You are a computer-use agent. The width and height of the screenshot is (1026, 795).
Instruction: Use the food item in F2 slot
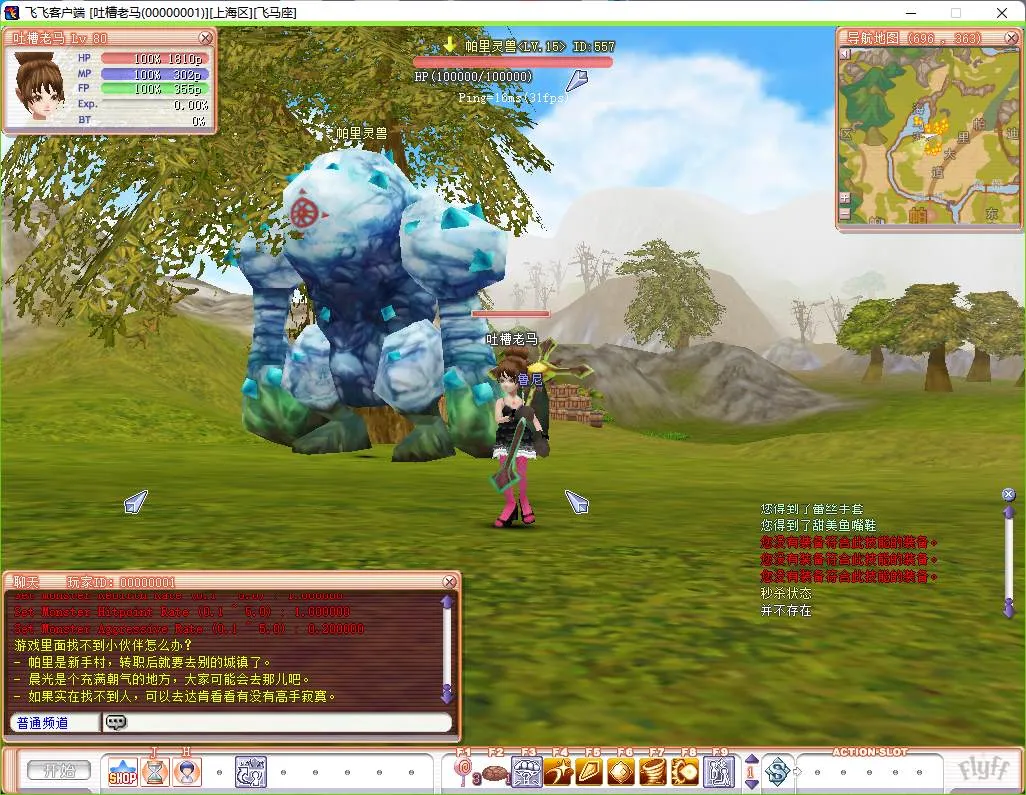pos(495,772)
